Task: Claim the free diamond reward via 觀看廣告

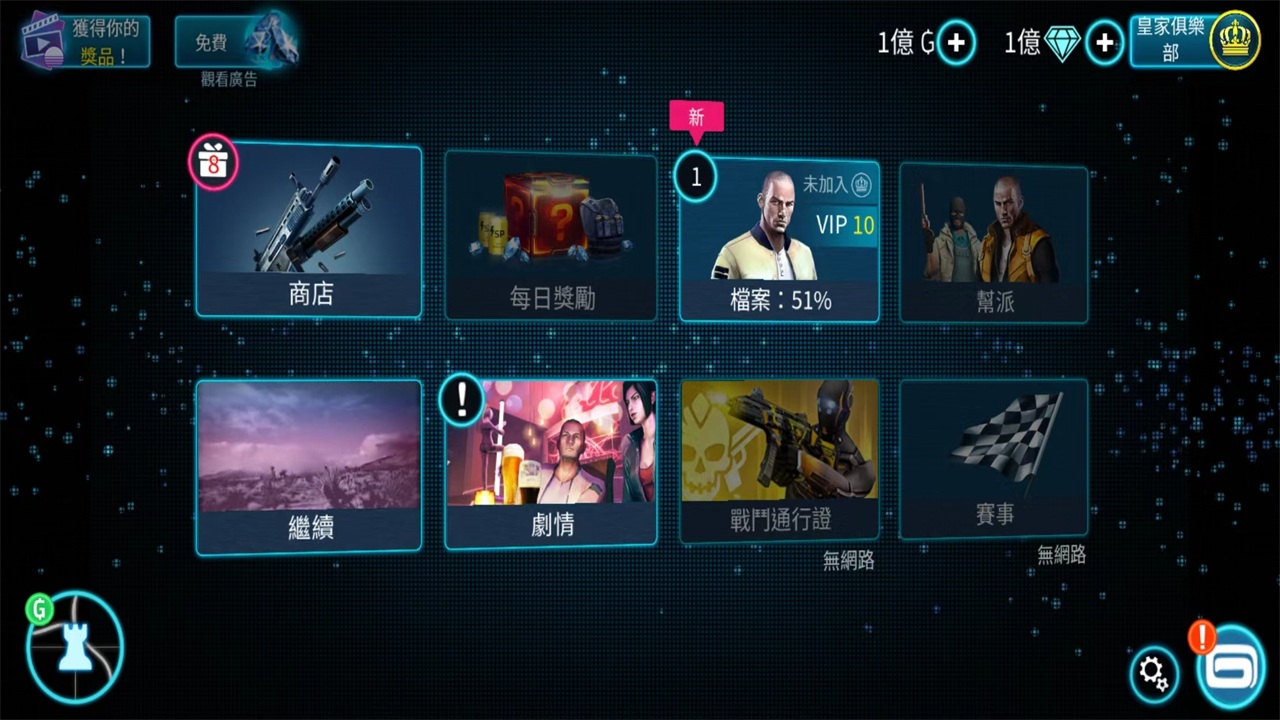Action: pos(238,42)
